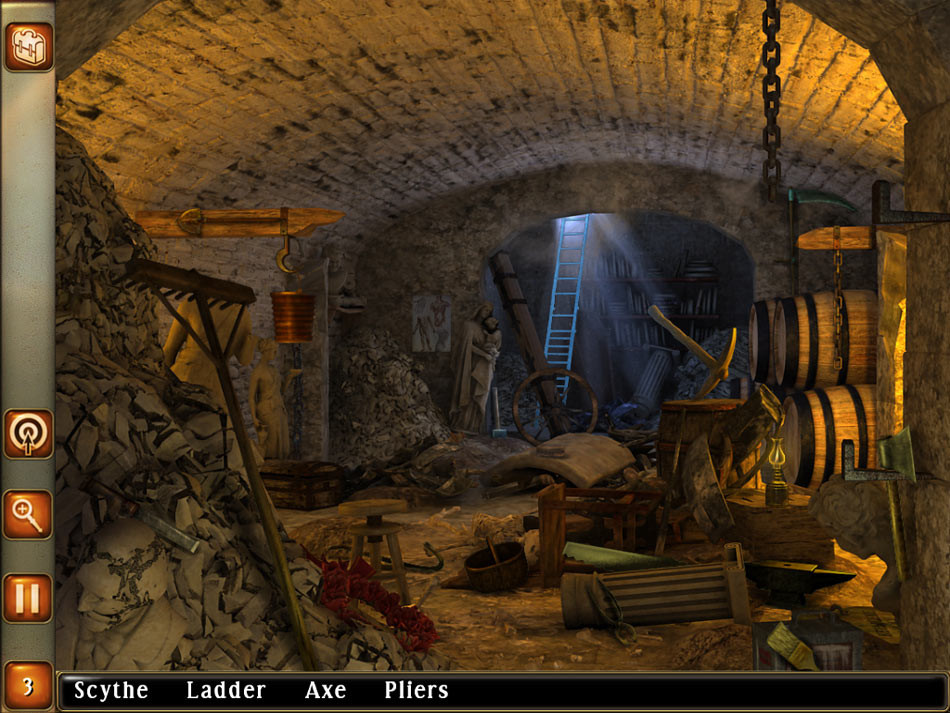Pause the game
The height and width of the screenshot is (713, 950).
[28, 597]
